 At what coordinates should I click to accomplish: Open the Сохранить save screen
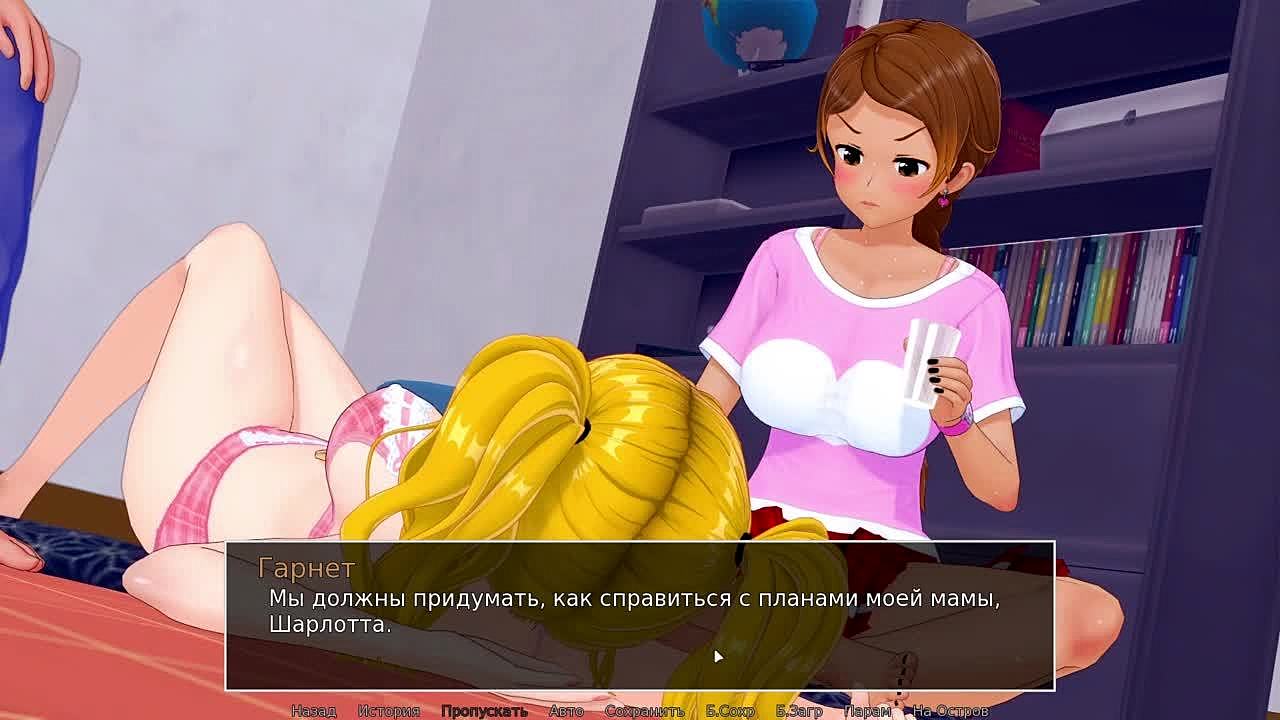click(644, 711)
